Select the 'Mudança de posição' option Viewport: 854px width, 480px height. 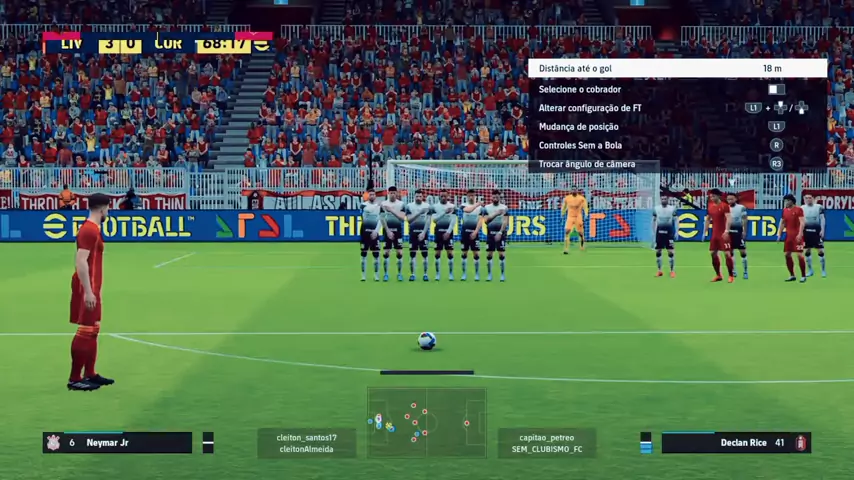677,127
